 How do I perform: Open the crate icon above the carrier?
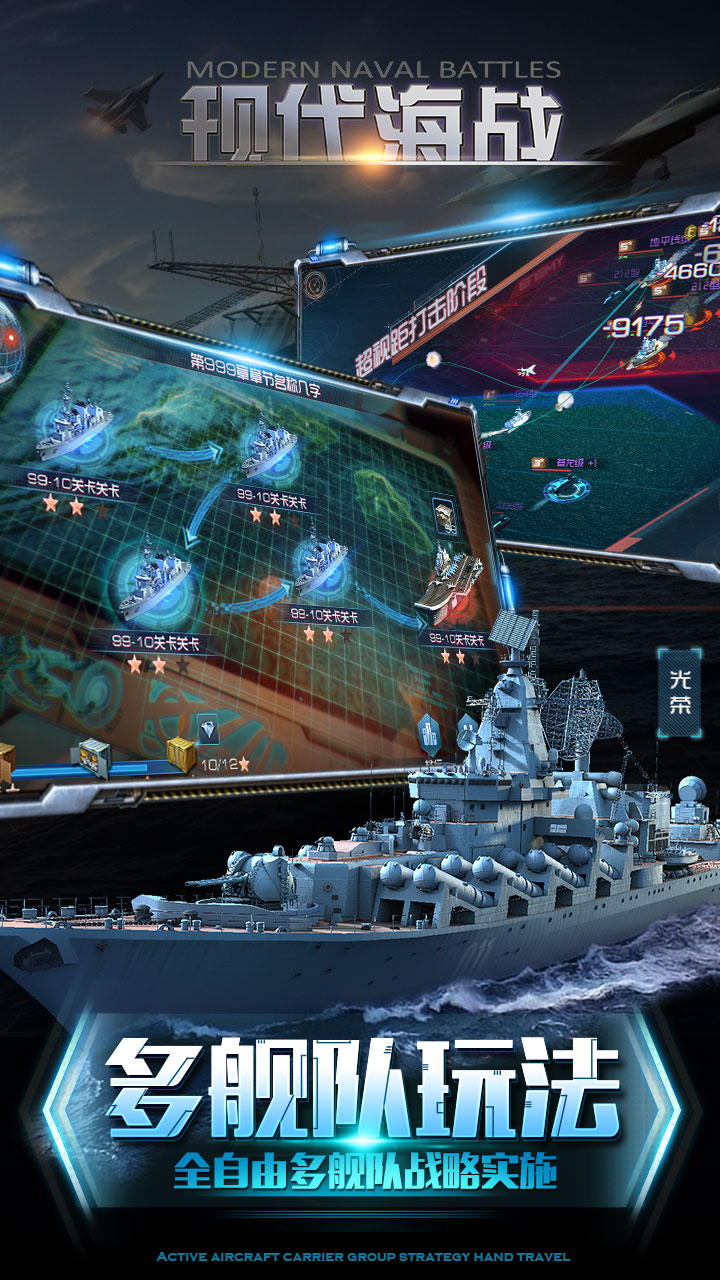point(443,516)
